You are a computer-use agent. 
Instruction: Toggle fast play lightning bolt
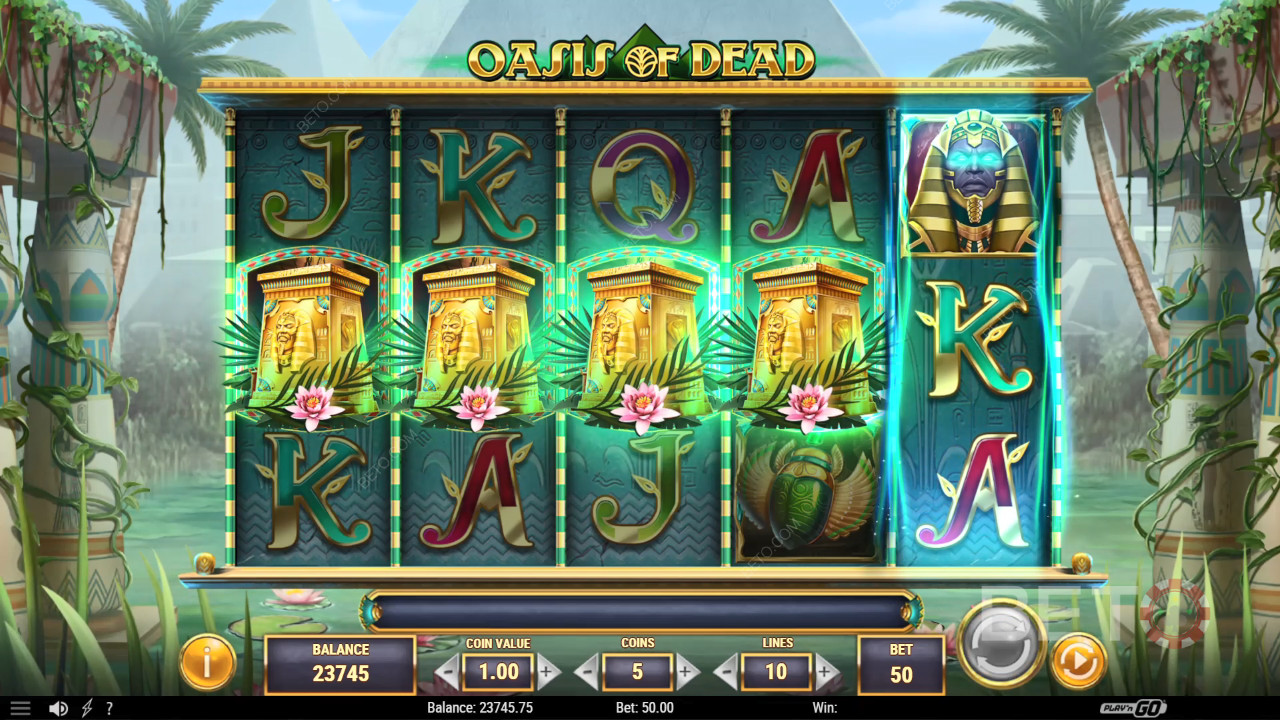87,708
